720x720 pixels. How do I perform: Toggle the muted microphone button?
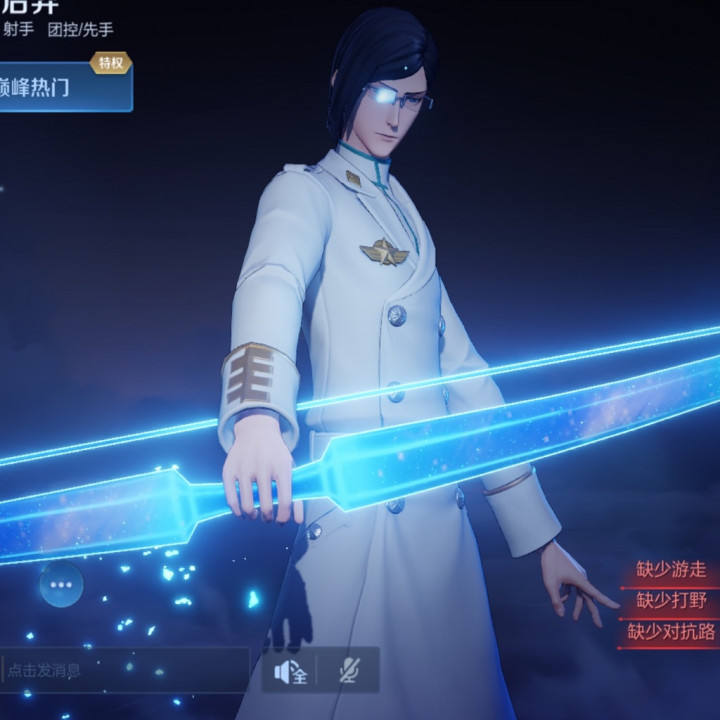click(350, 671)
